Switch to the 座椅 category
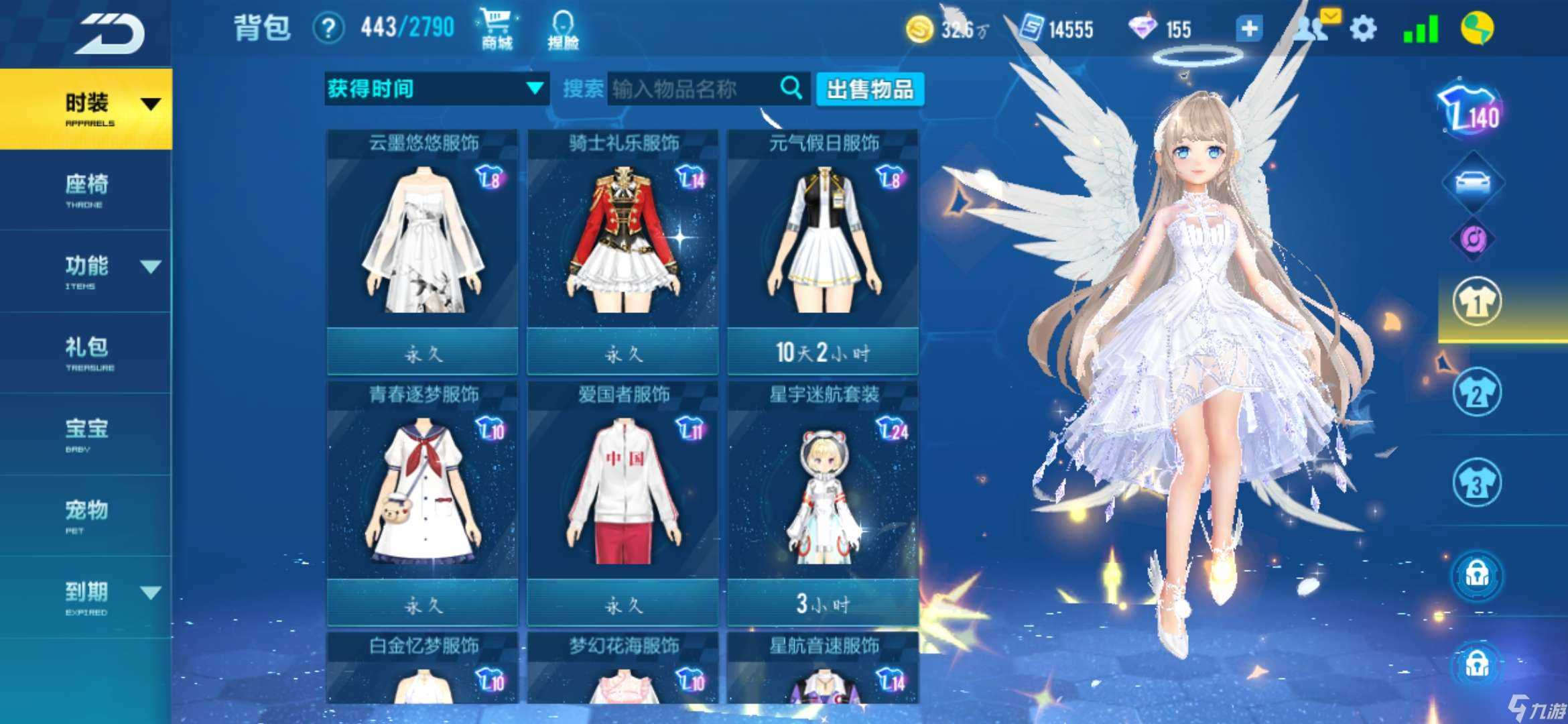1568x724 pixels. pyautogui.click(x=87, y=189)
